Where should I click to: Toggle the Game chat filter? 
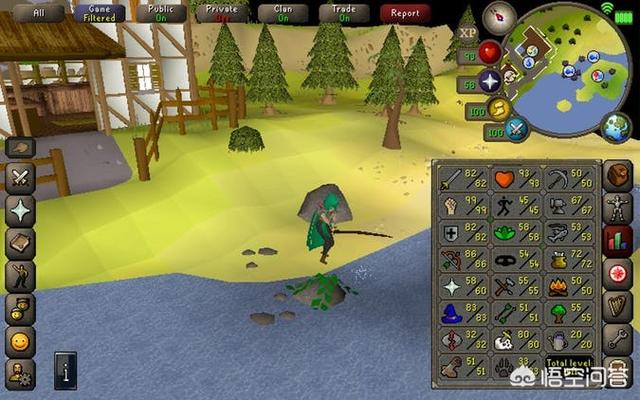pyautogui.click(x=100, y=13)
